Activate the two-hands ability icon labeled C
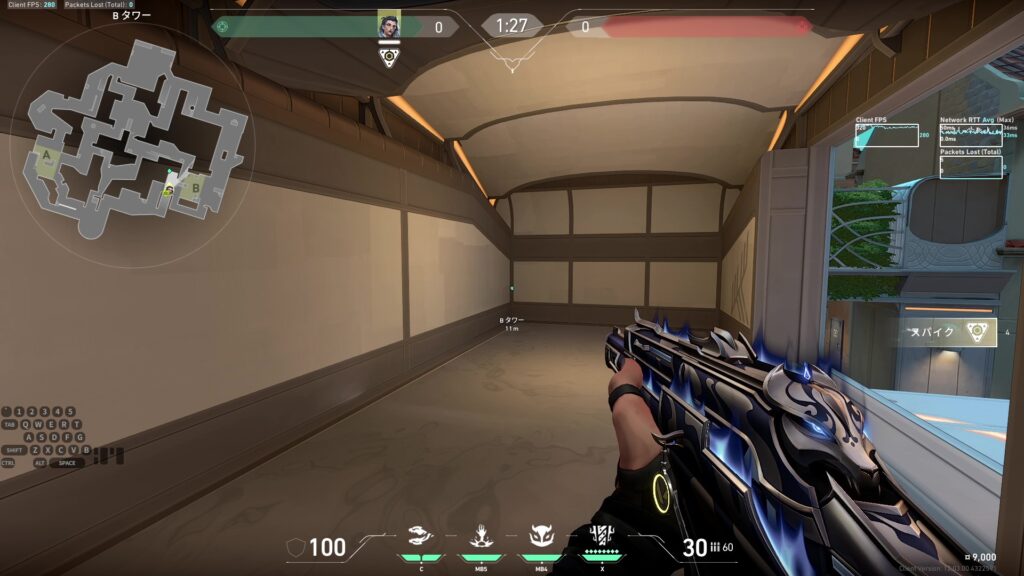Screen dimensions: 1024x576 [421, 536]
